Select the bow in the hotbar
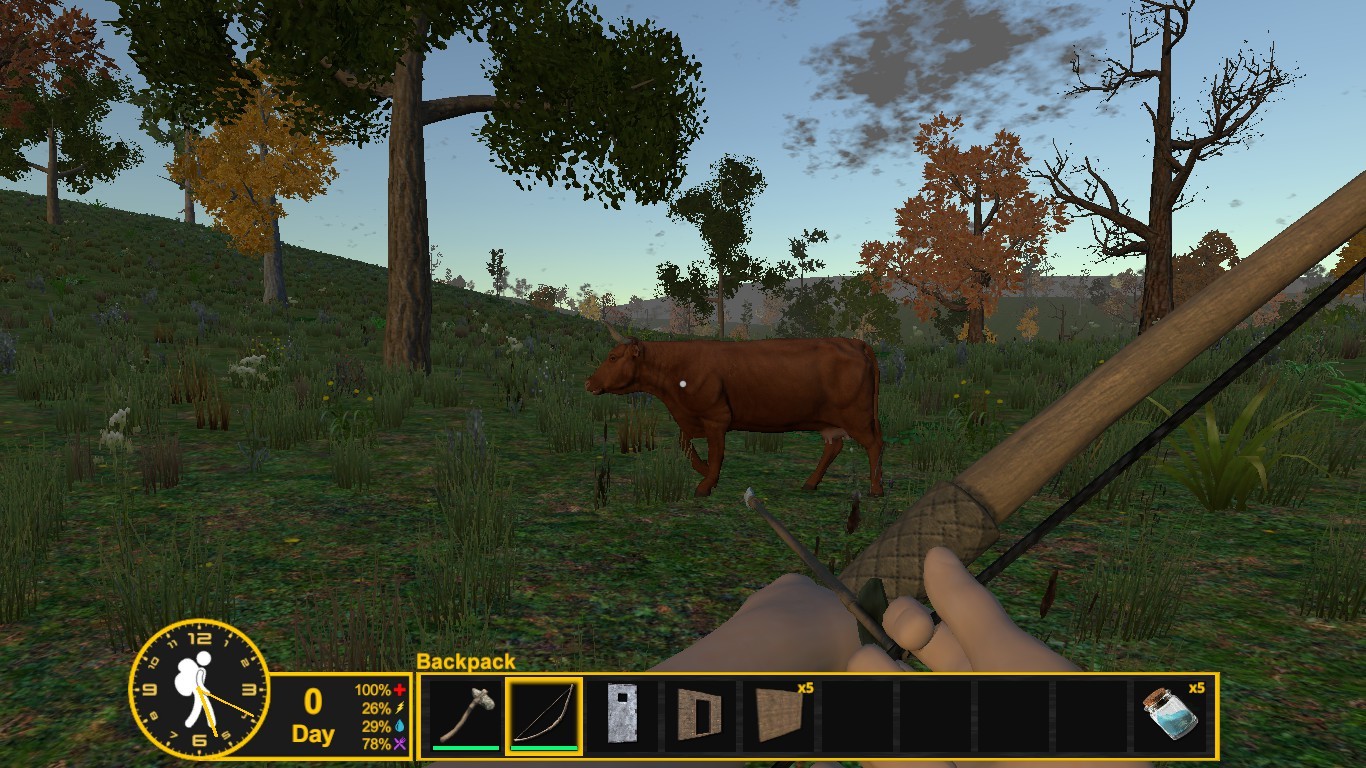1366x768 pixels. [x=545, y=713]
